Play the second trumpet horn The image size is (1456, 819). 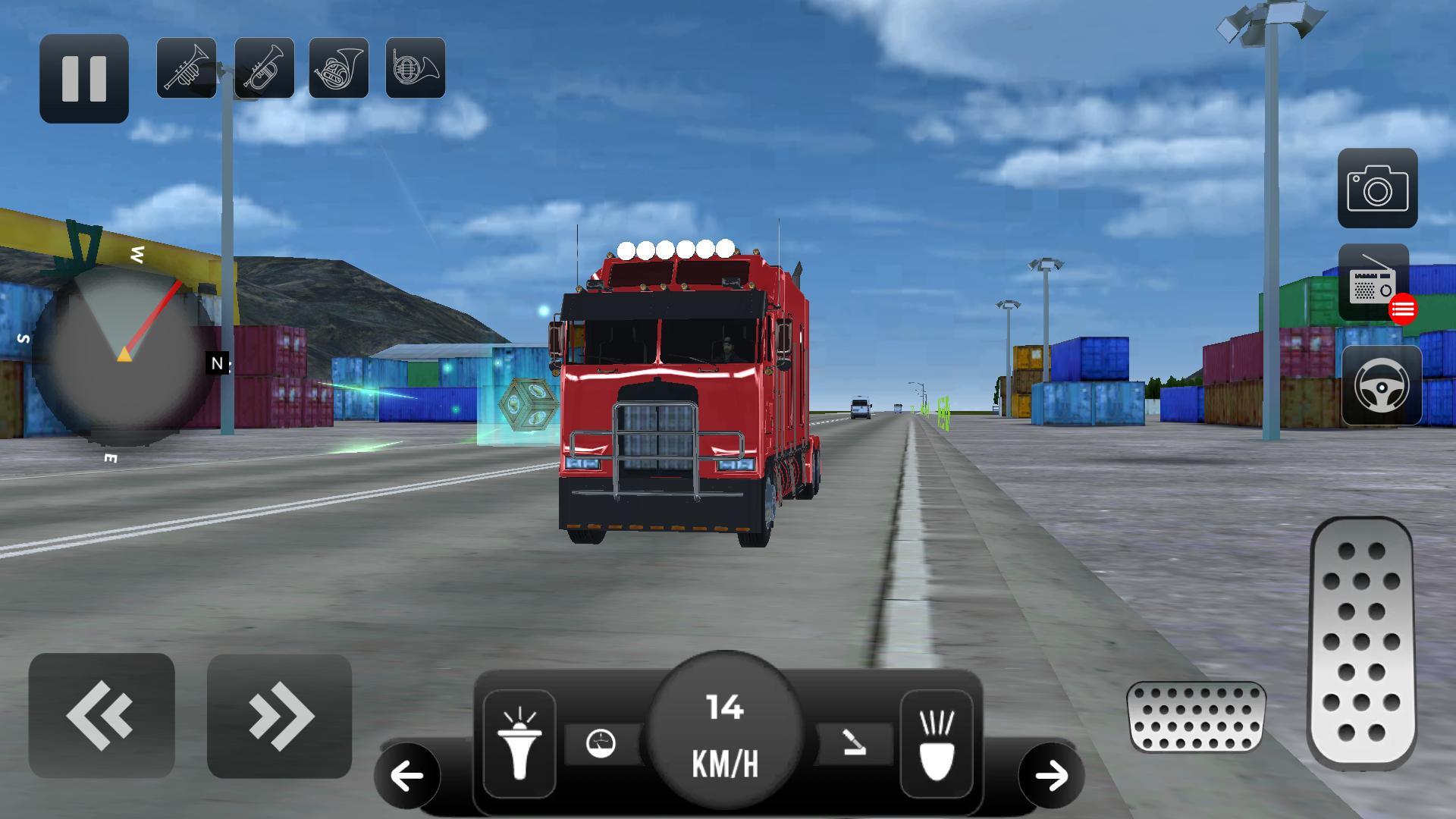pyautogui.click(x=265, y=68)
